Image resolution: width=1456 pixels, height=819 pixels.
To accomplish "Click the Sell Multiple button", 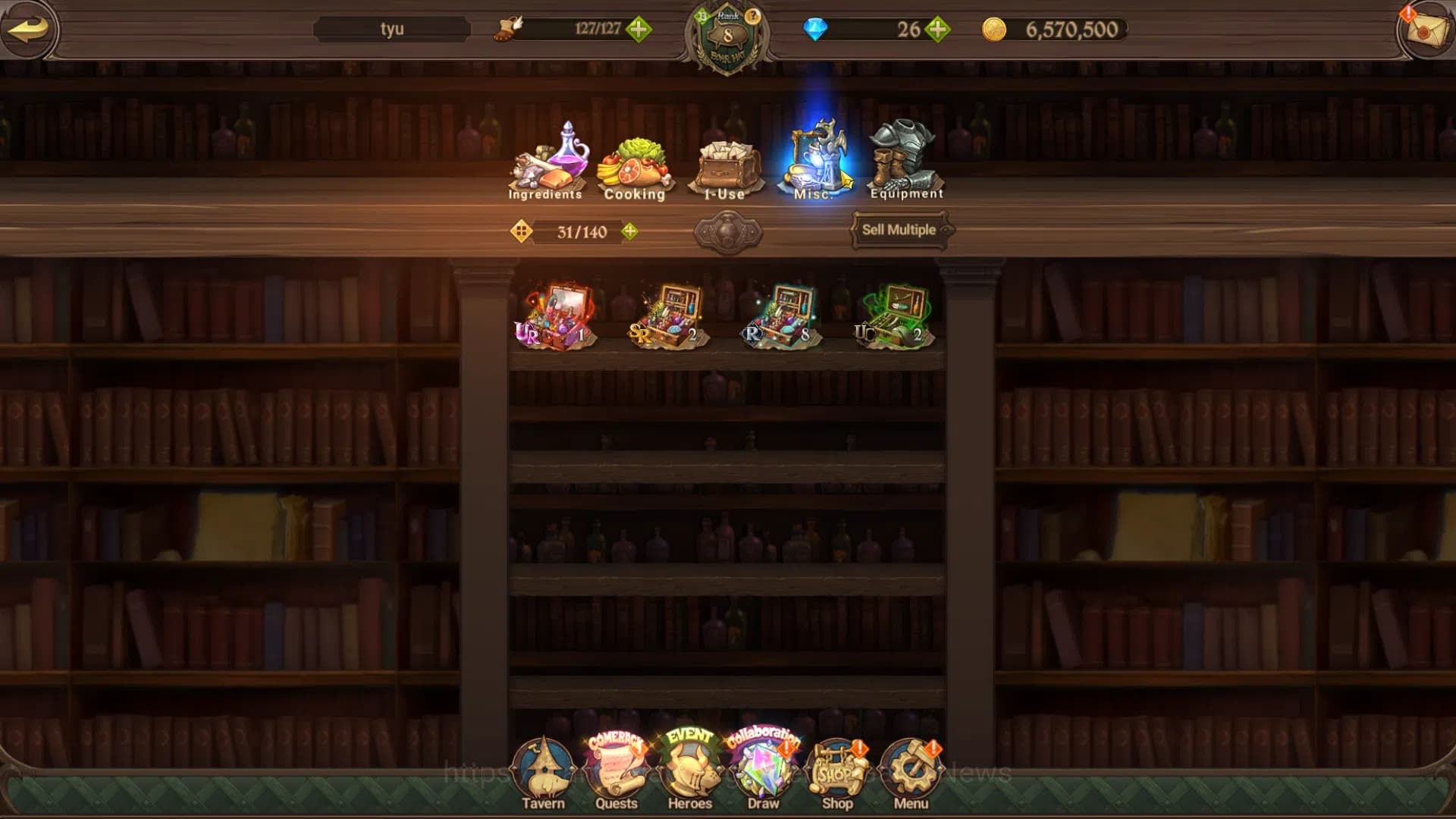I will 899,230.
